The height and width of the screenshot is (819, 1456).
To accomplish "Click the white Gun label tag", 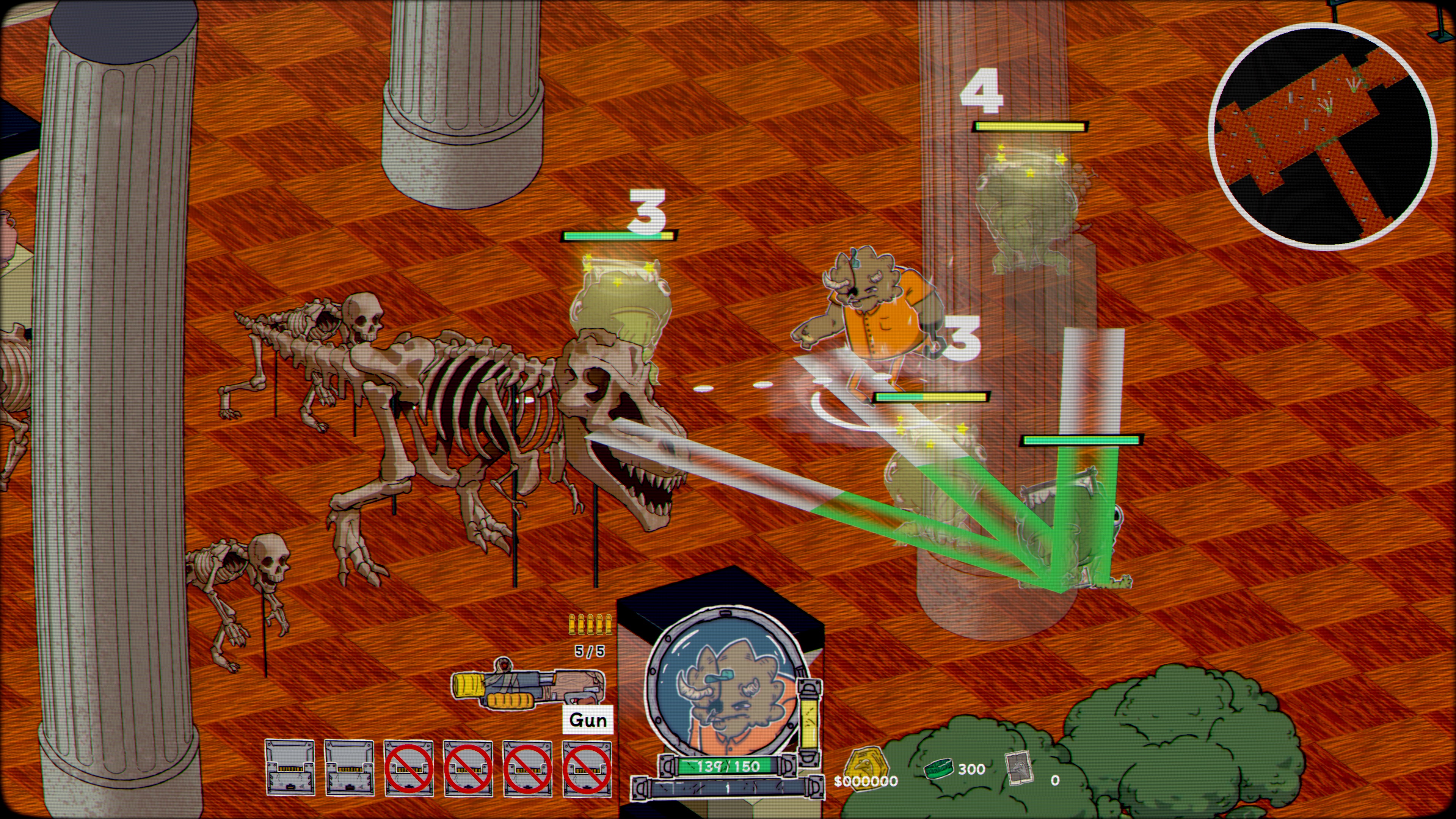I will coord(588,720).
